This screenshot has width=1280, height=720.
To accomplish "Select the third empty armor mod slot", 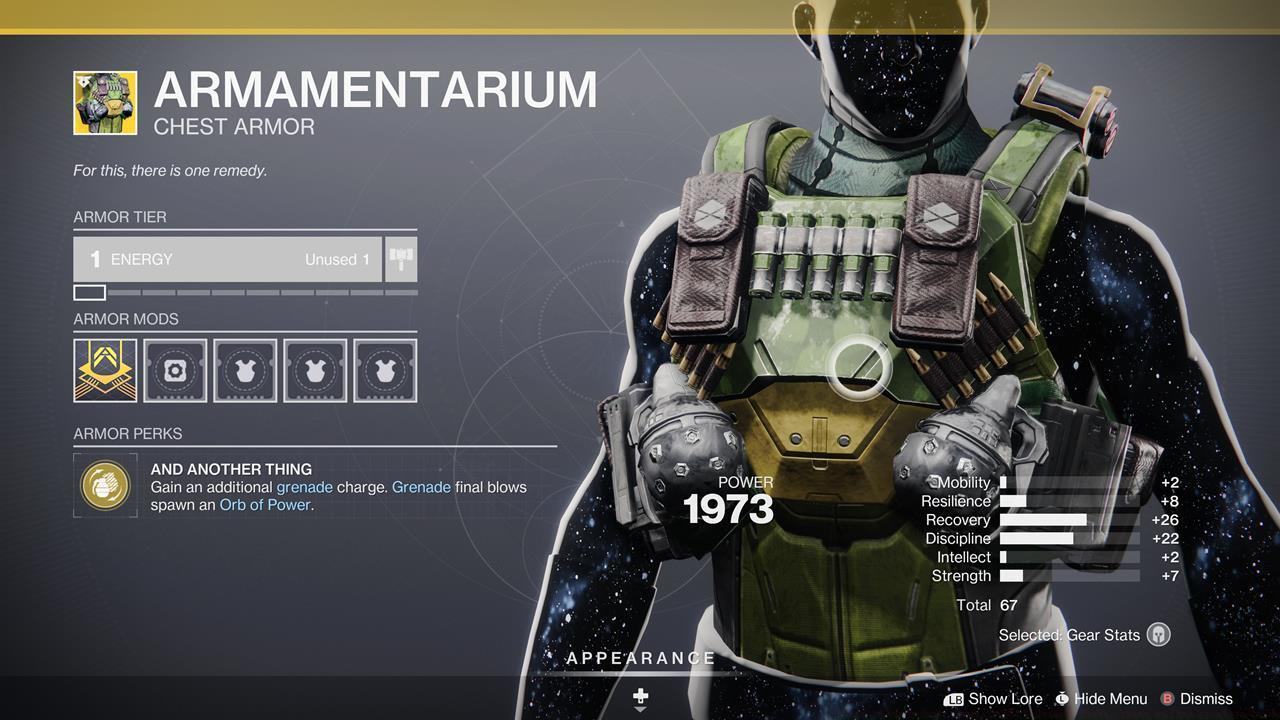I will [245, 370].
